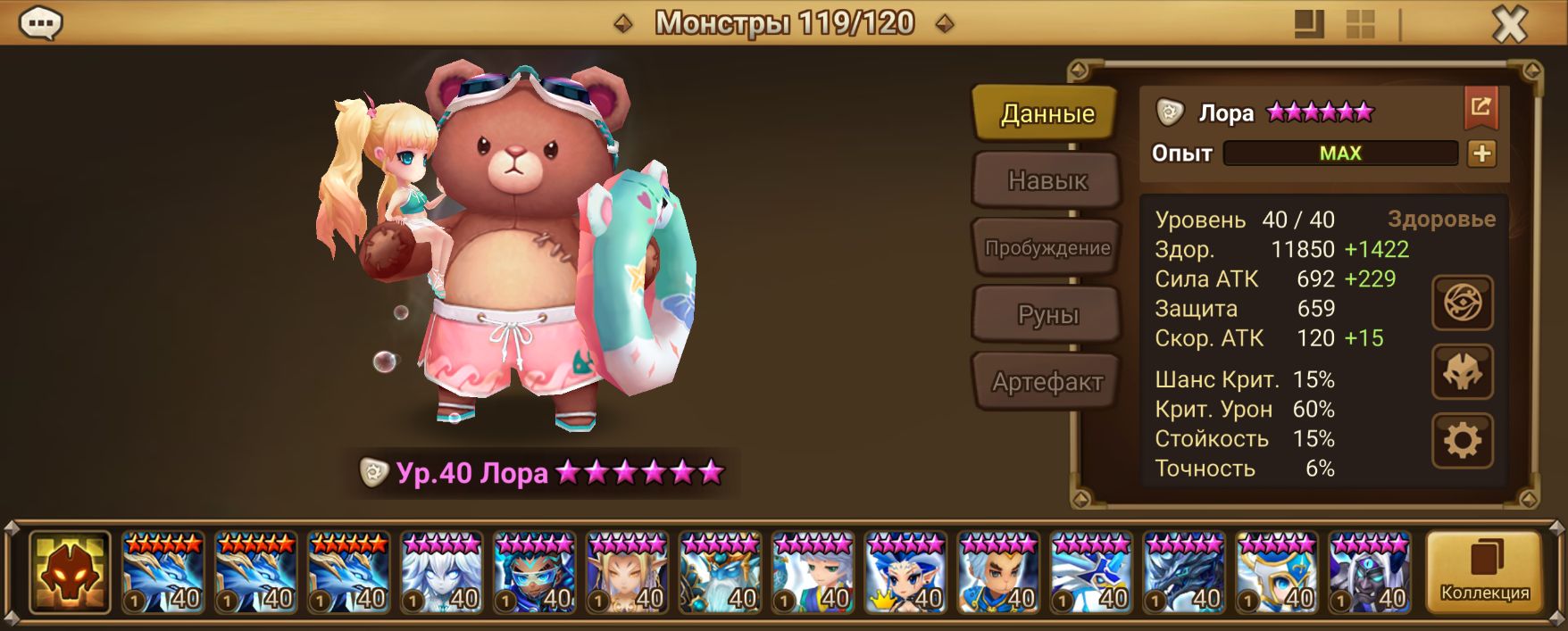Select the monster portrait with yellow crown
The height and width of the screenshot is (631, 1568).
tap(906, 572)
